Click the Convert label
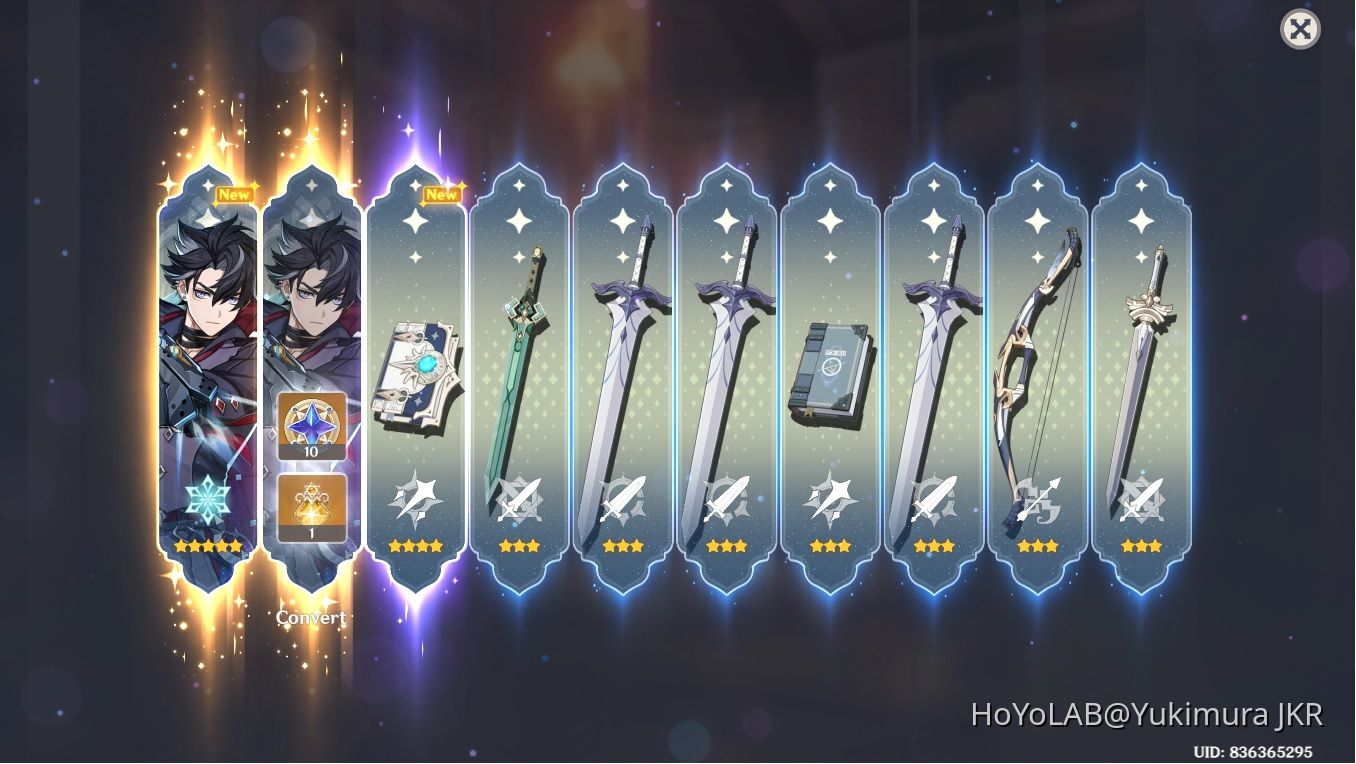 [x=309, y=617]
